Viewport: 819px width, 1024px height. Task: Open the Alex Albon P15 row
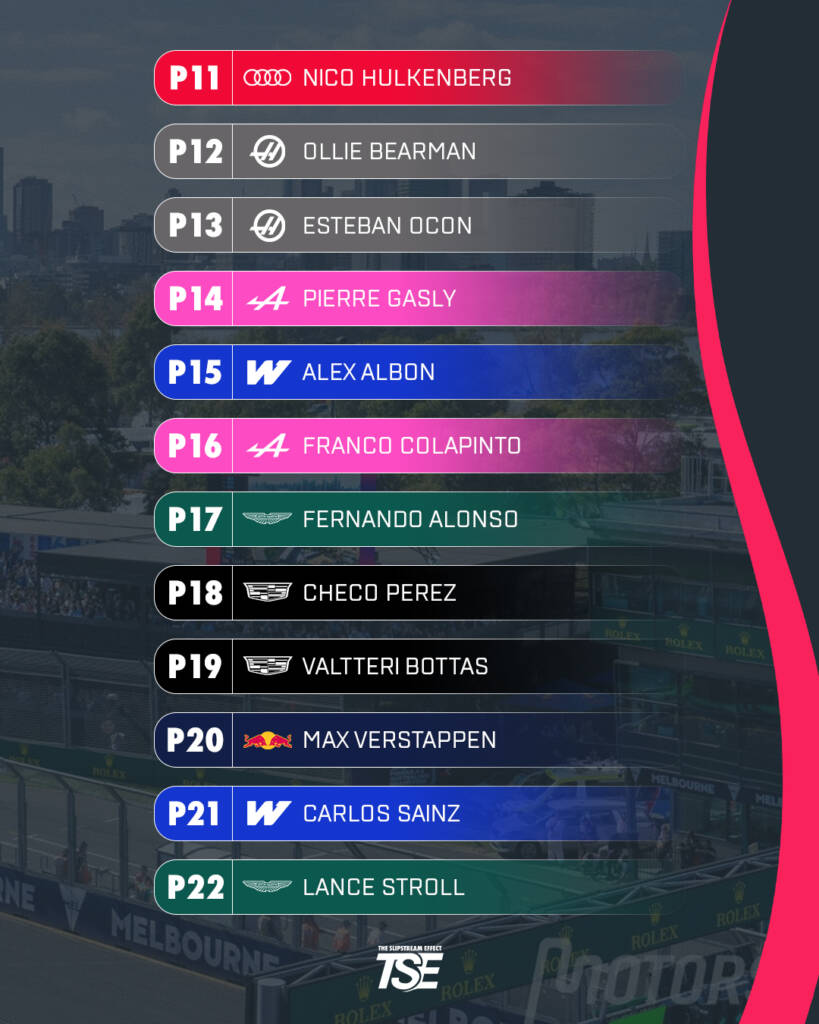point(420,372)
